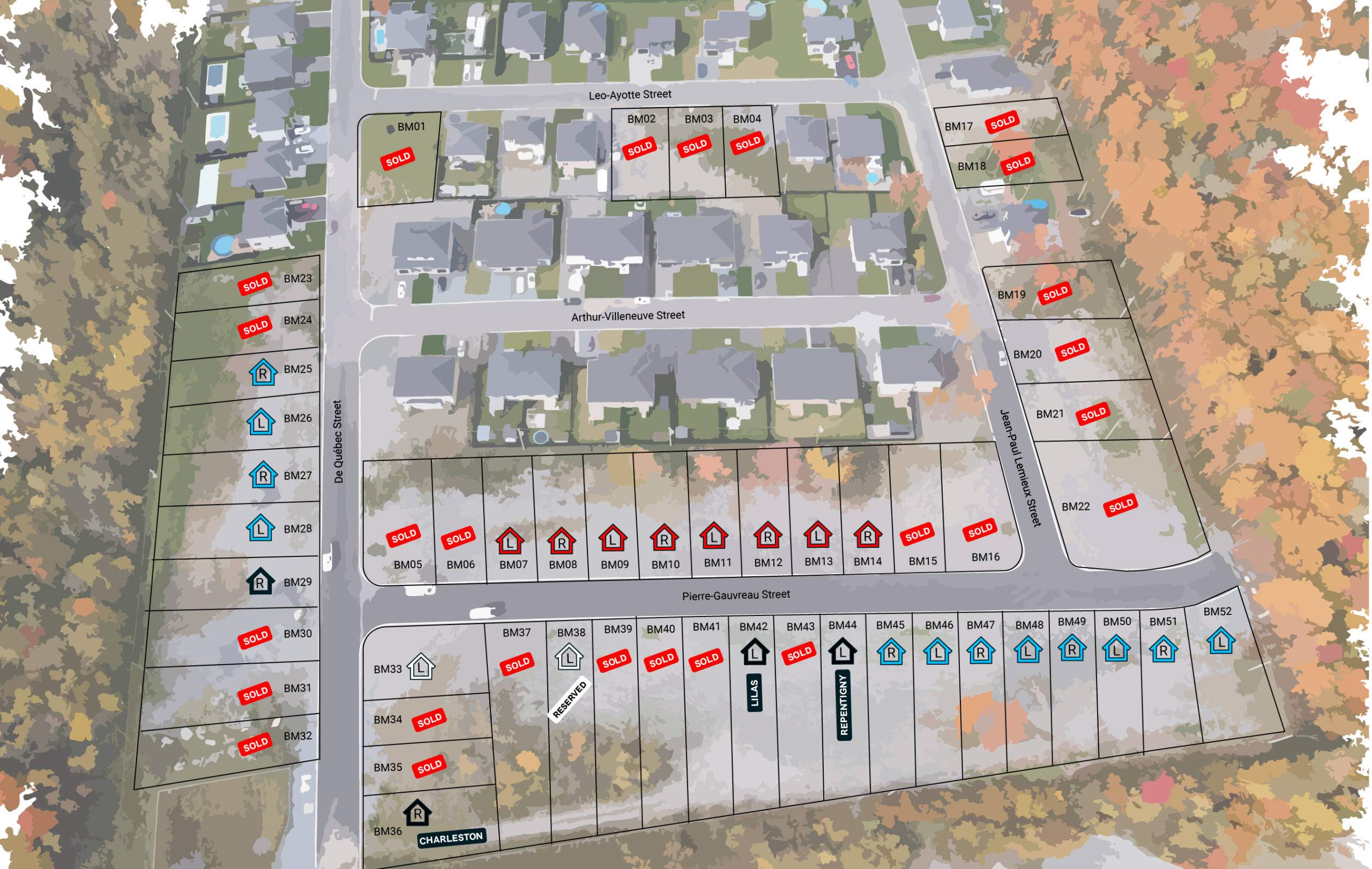Click the SOLD badge on lot BM01

pyautogui.click(x=398, y=159)
